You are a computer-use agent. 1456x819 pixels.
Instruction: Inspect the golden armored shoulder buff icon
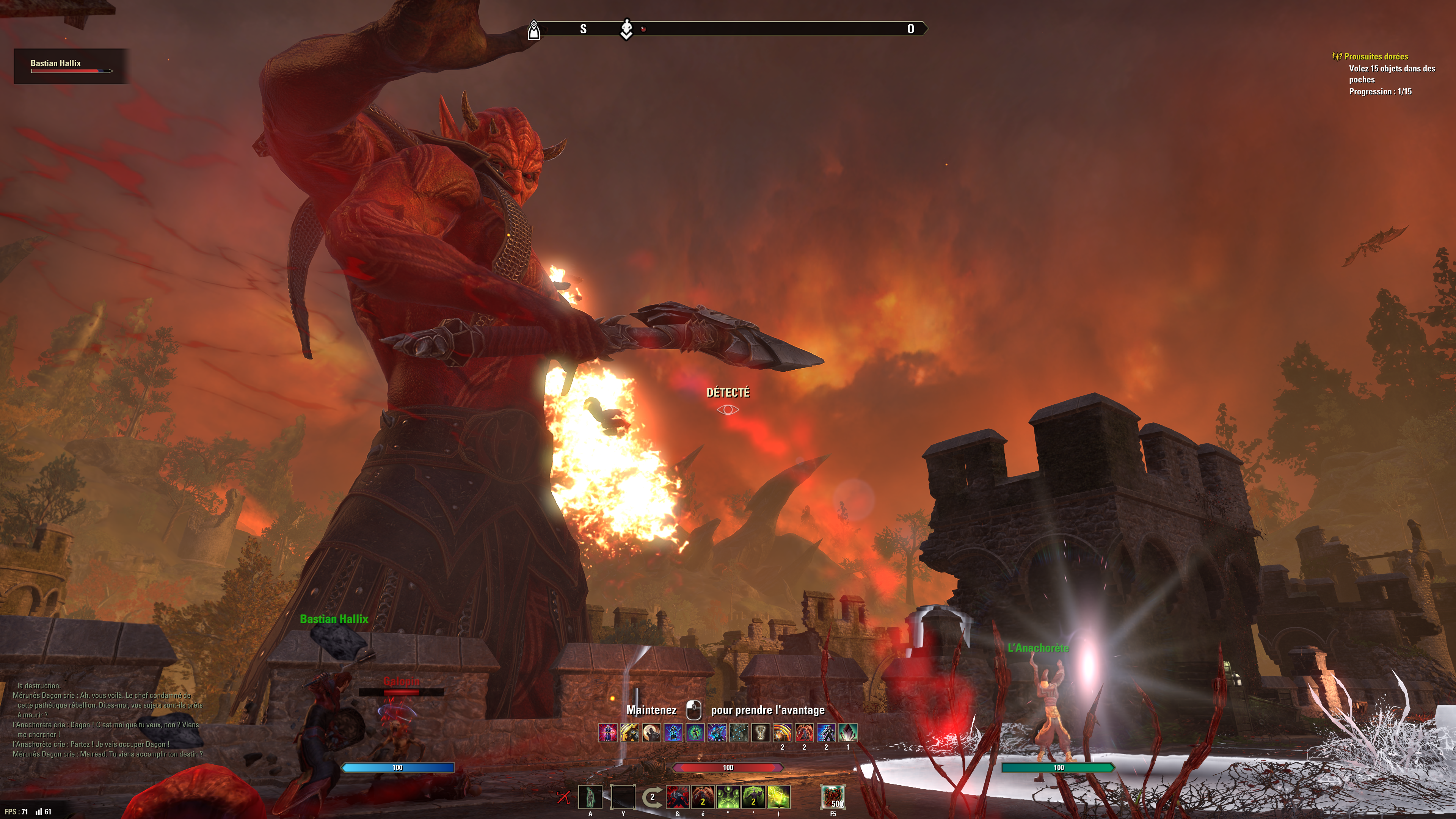pos(630,733)
